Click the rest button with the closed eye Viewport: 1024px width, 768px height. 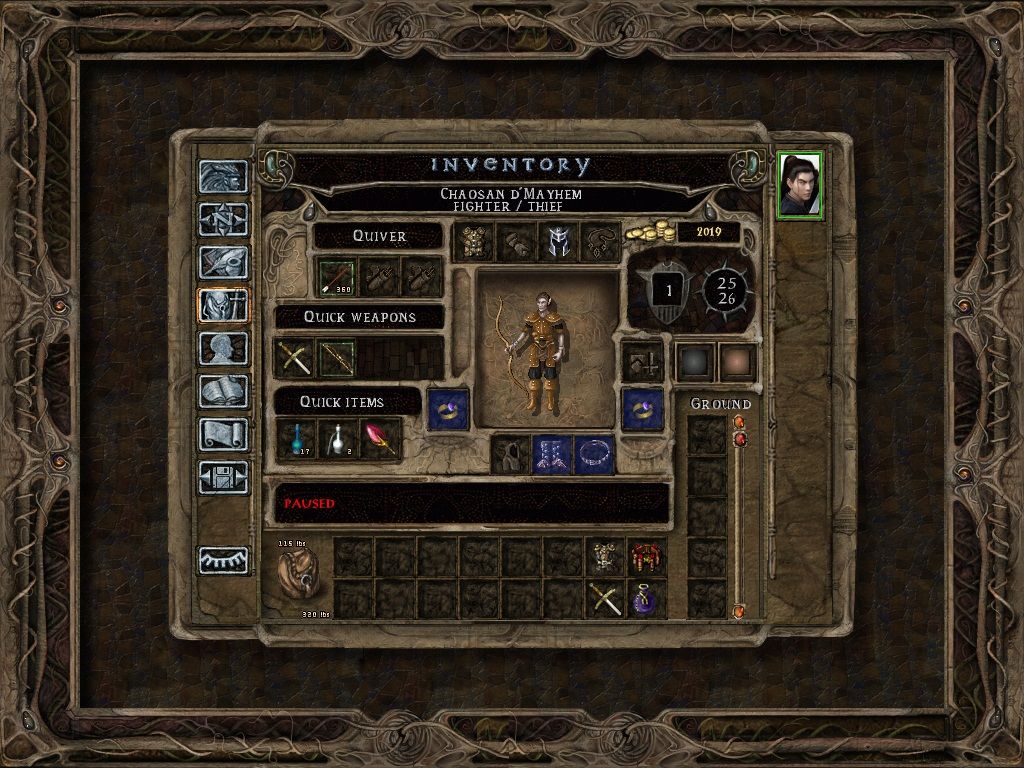(x=223, y=560)
